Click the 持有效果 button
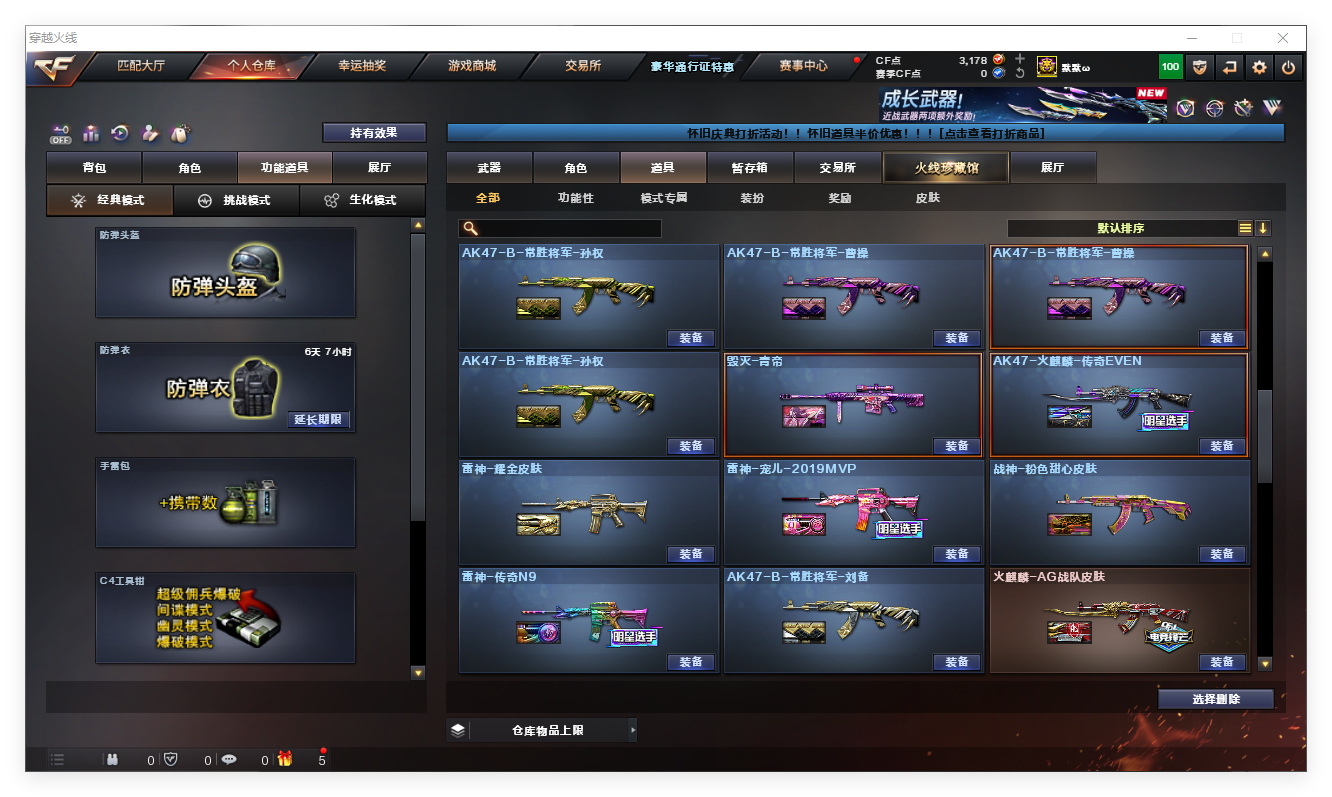This screenshot has width=1332, height=797. pos(374,133)
